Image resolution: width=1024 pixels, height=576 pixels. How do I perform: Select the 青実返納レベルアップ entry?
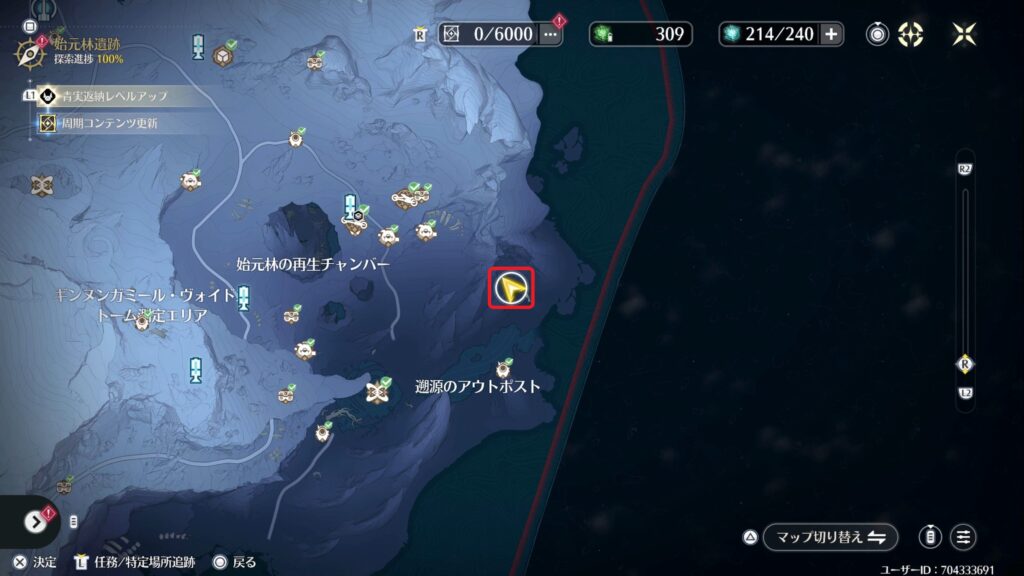pos(110,97)
